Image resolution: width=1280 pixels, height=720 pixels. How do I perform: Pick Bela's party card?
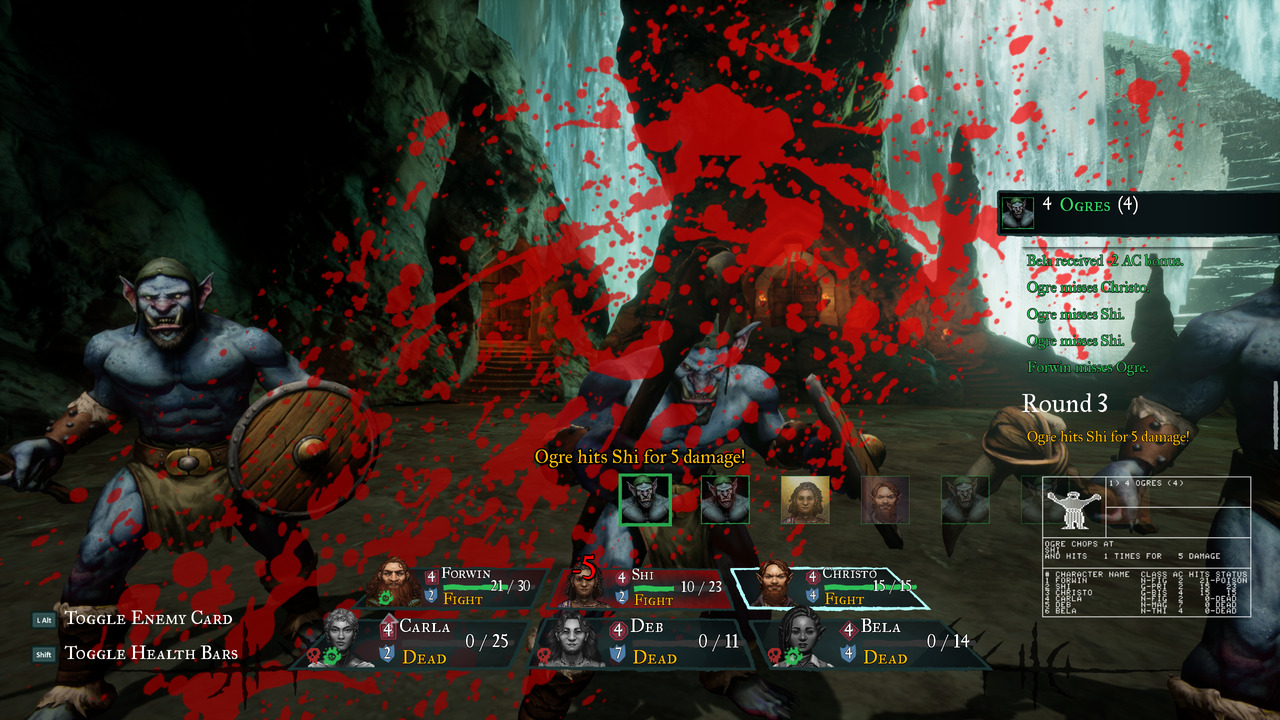coord(868,642)
